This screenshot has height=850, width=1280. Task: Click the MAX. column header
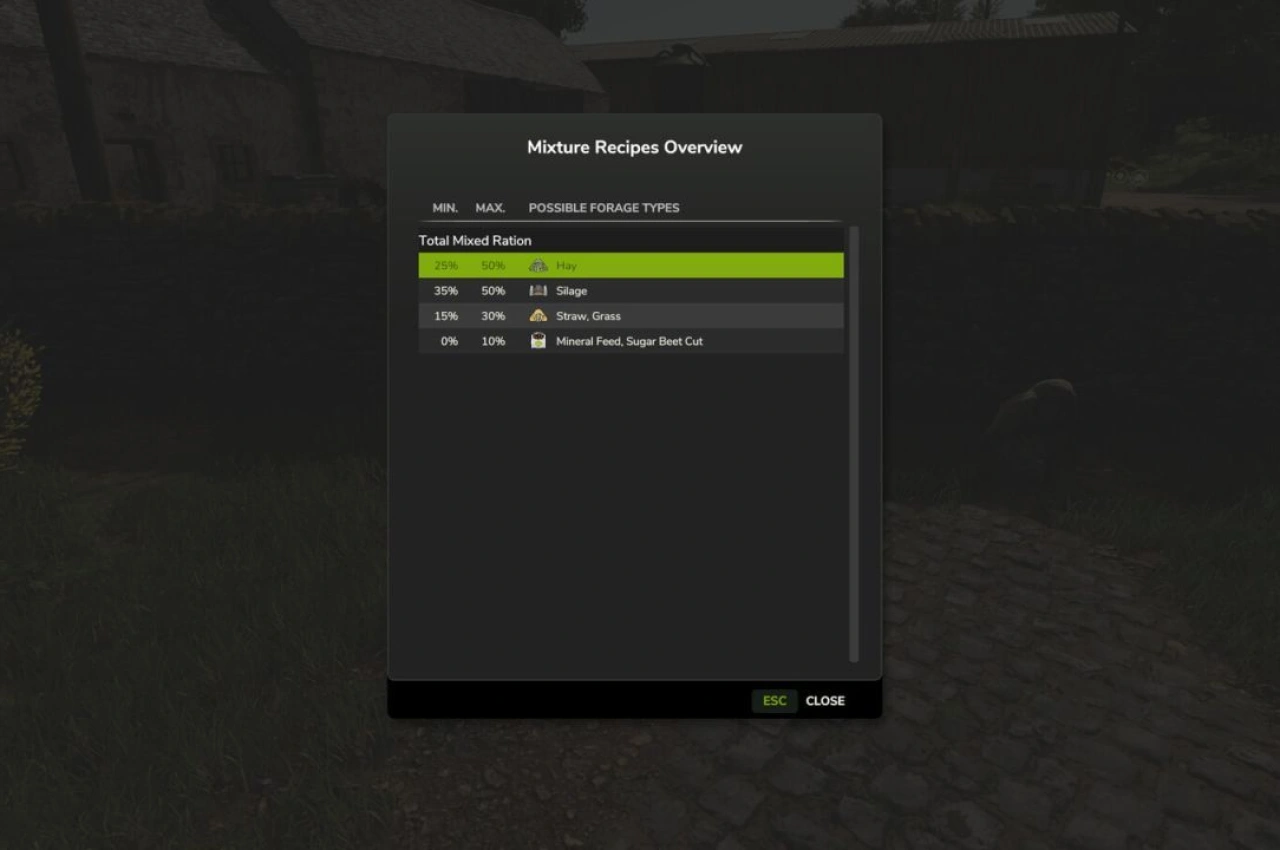490,208
